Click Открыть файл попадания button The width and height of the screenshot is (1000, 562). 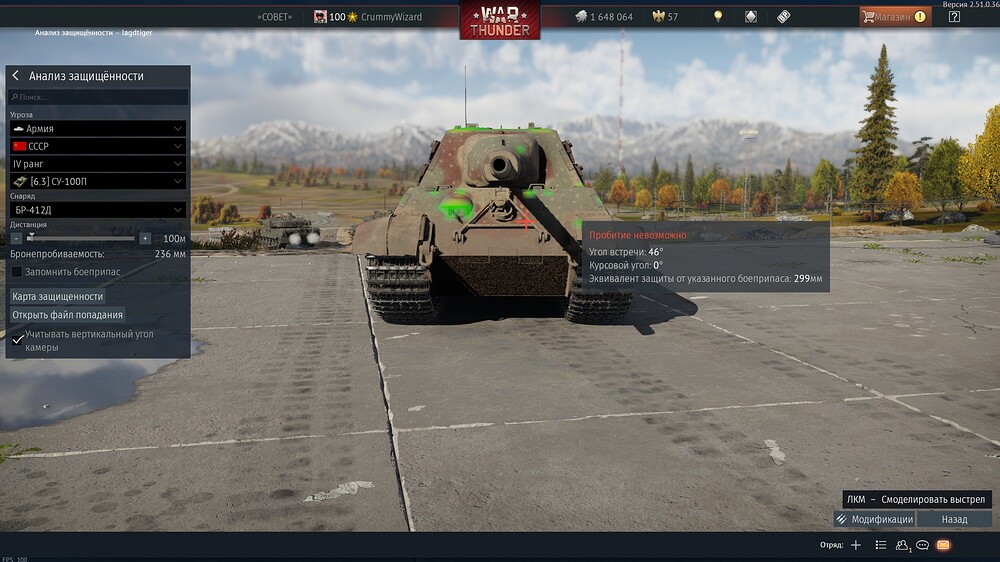pyautogui.click(x=67, y=315)
